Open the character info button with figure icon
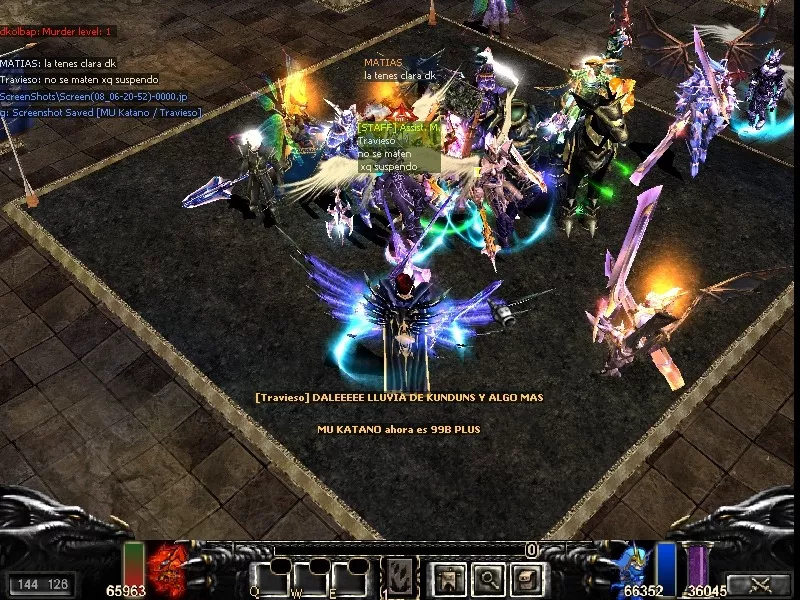 click(447, 577)
